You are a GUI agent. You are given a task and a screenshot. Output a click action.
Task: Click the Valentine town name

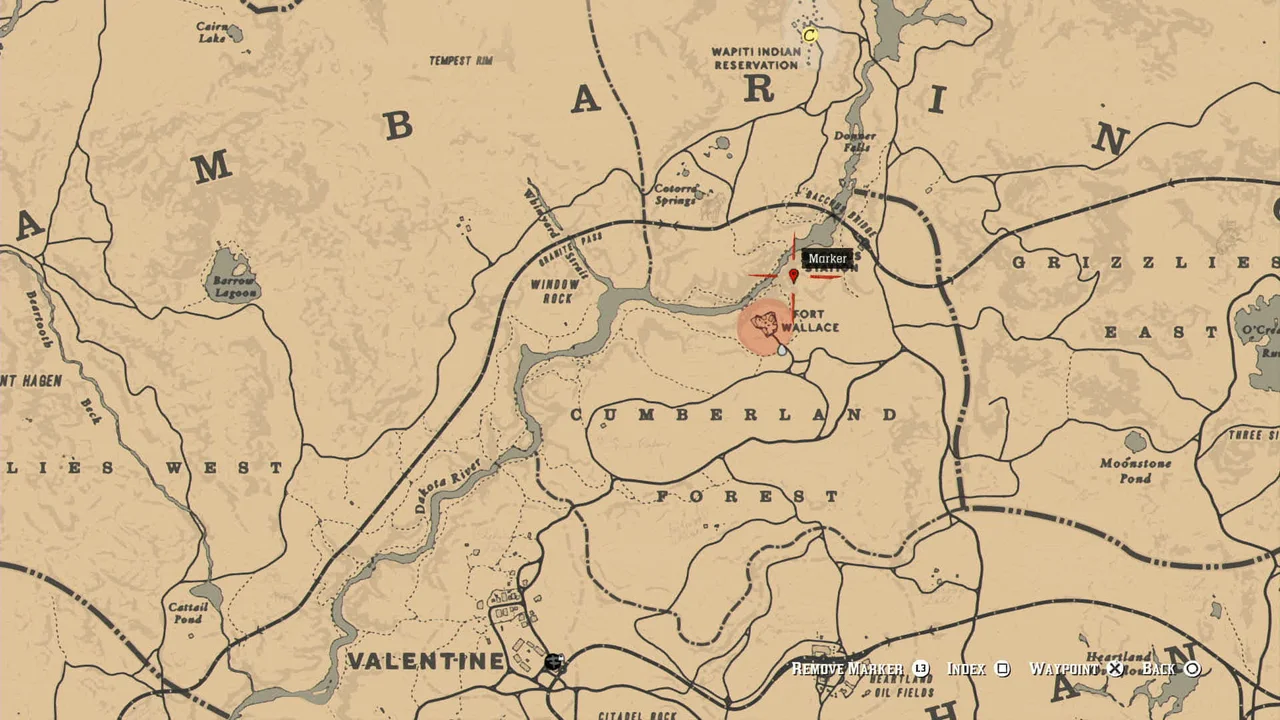pyautogui.click(x=424, y=662)
